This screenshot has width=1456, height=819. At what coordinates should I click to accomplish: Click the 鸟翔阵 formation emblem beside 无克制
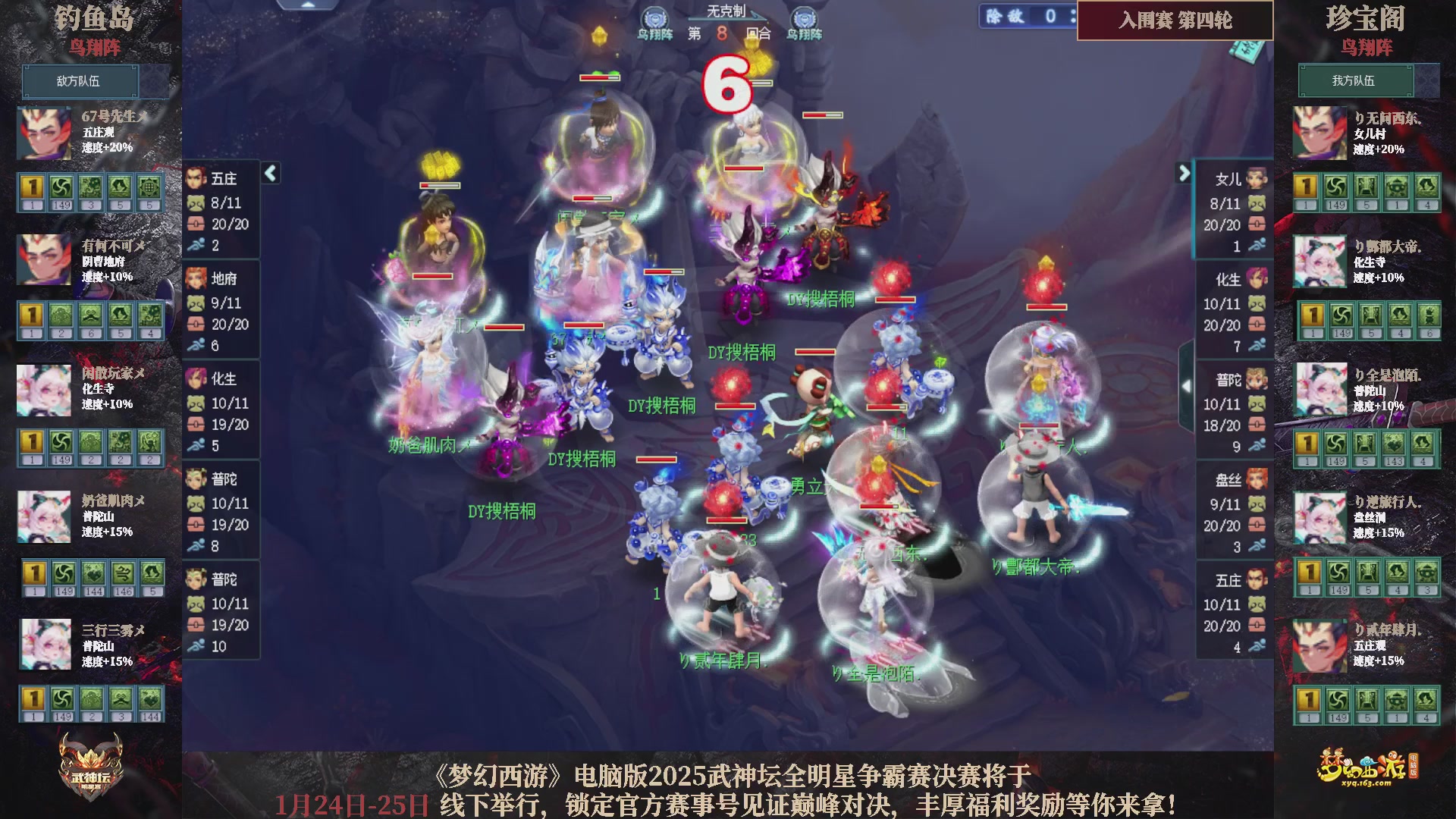654,17
